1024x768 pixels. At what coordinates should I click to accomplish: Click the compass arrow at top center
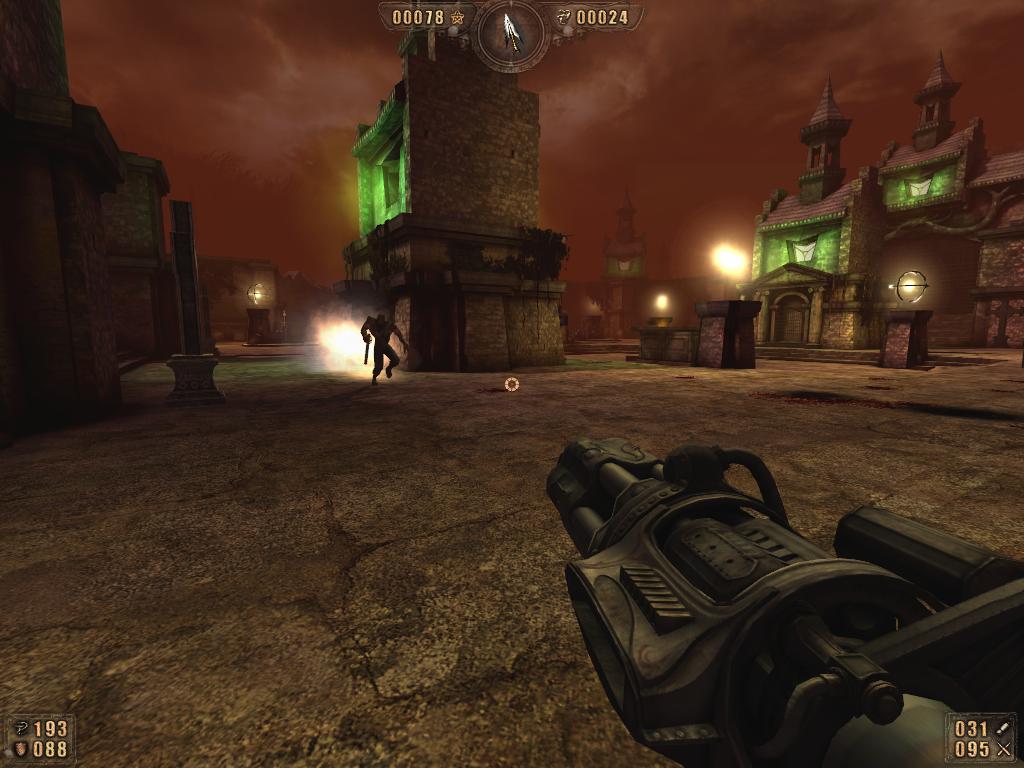click(x=512, y=32)
